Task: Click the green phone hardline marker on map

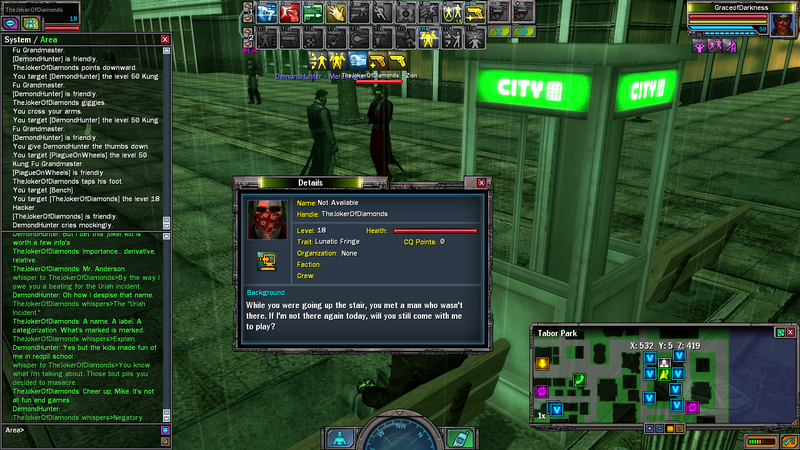Action: click(x=578, y=379)
